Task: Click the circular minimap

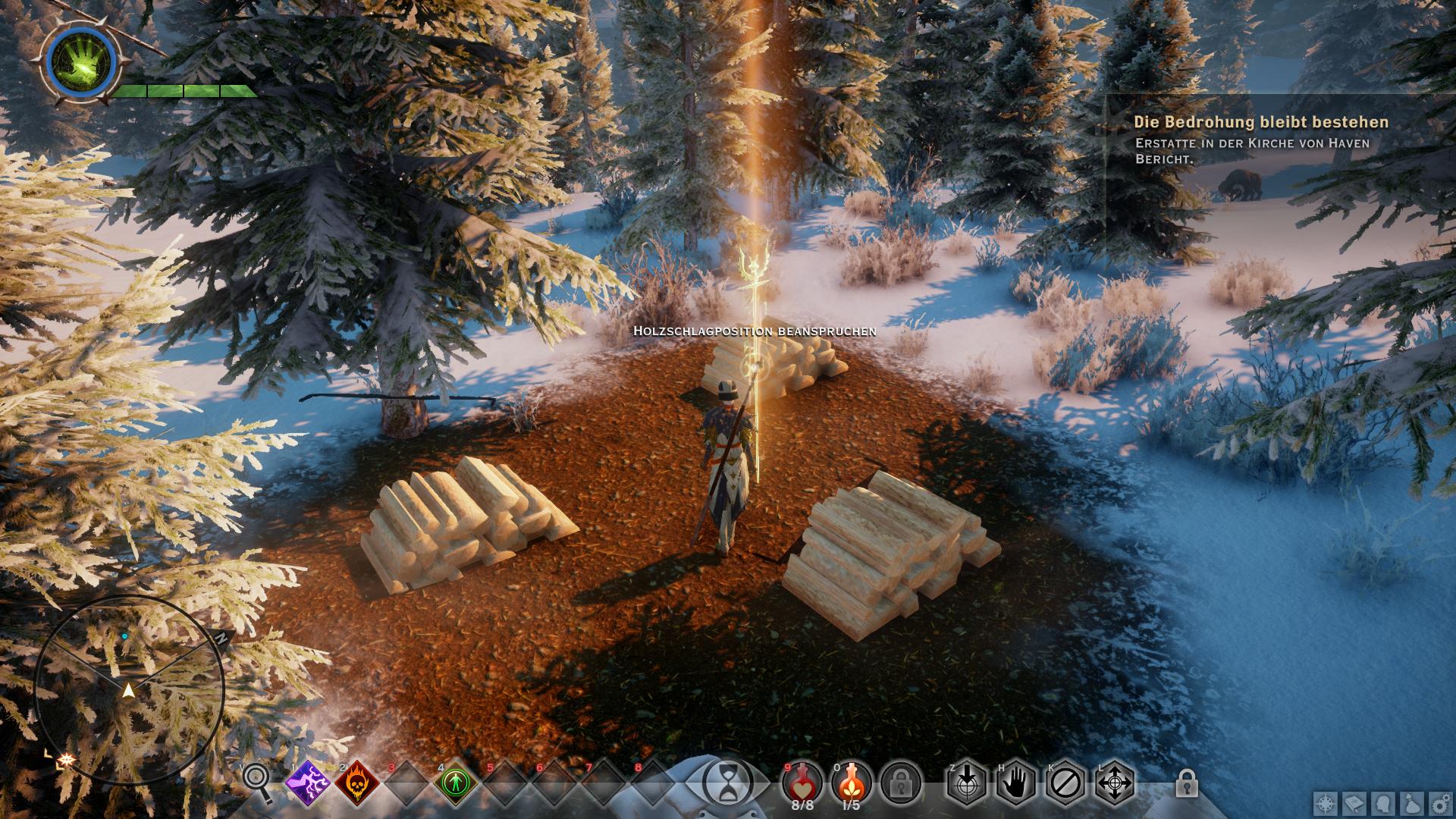Action: 129,690
